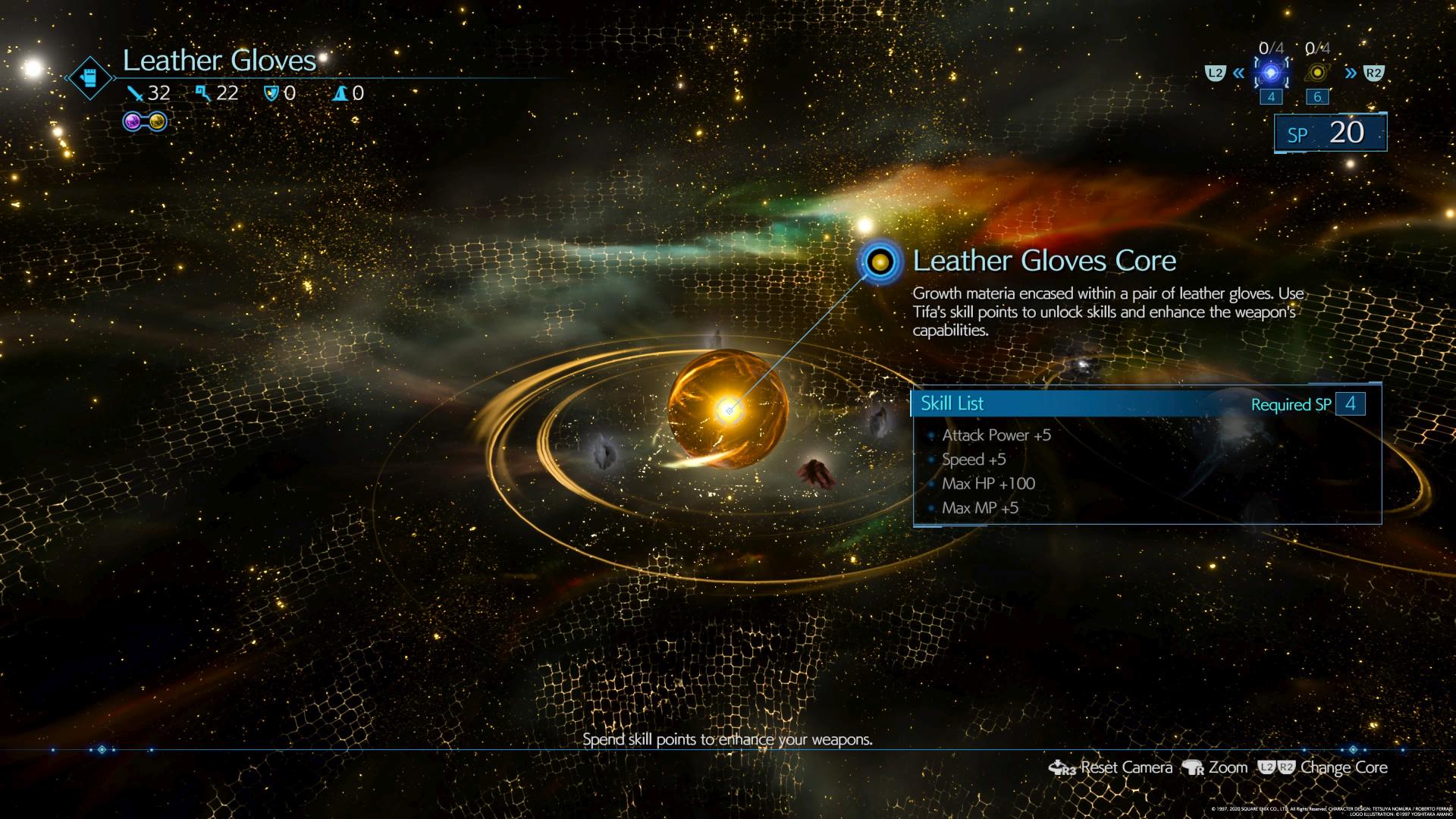
Task: Click the Skill List header
Action: [952, 403]
